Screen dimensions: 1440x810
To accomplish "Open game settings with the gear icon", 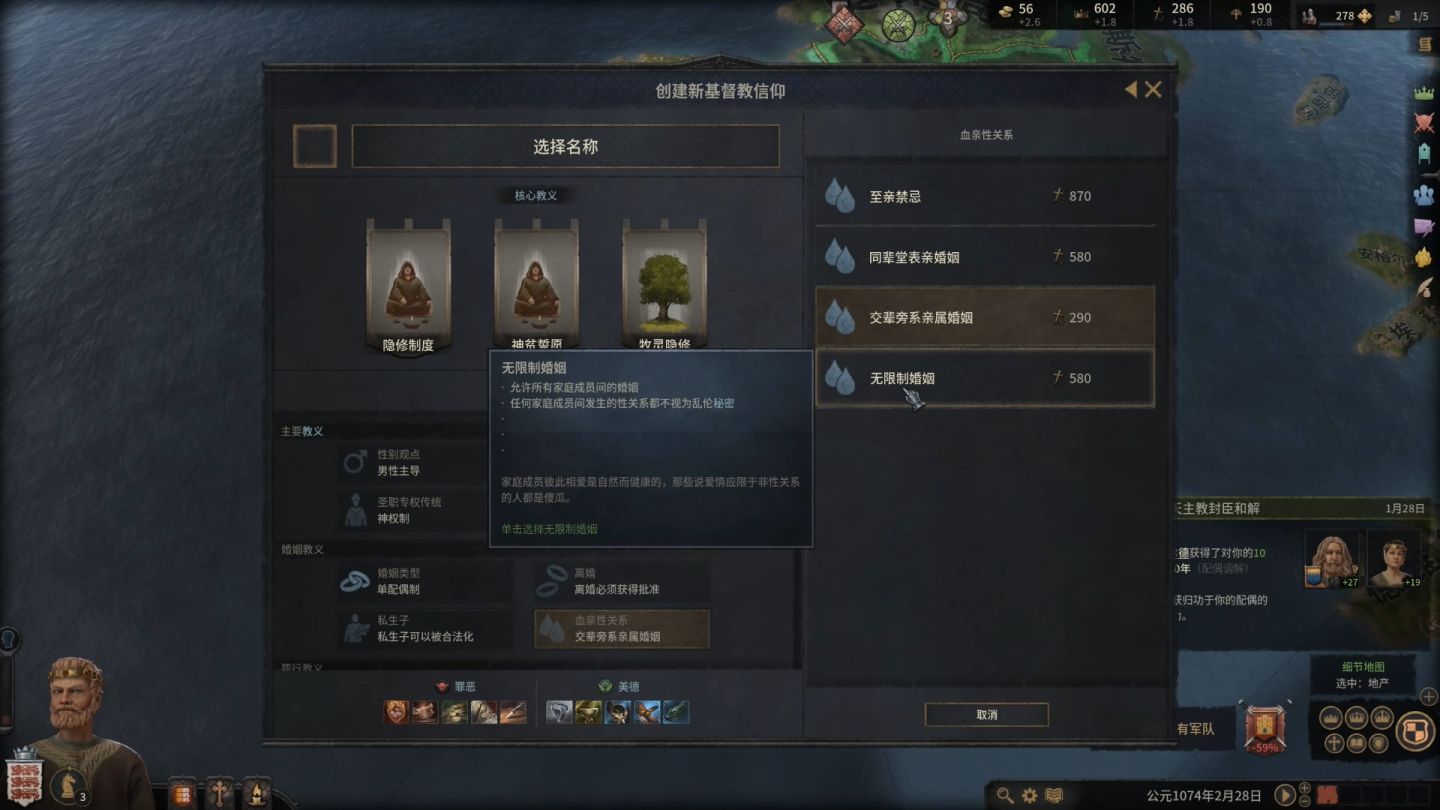I will coord(1028,792).
